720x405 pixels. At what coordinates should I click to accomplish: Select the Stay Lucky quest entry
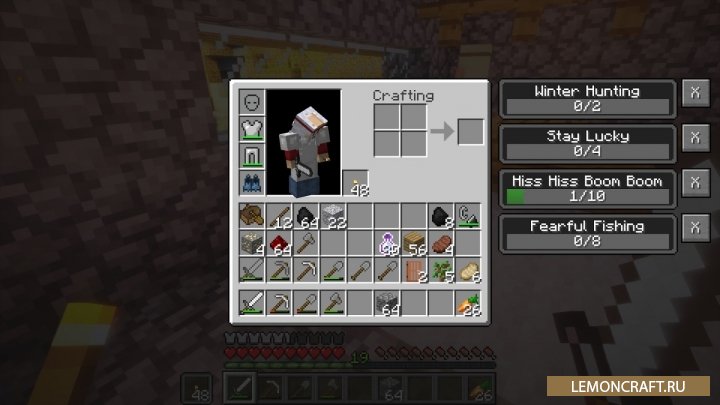pyautogui.click(x=588, y=140)
